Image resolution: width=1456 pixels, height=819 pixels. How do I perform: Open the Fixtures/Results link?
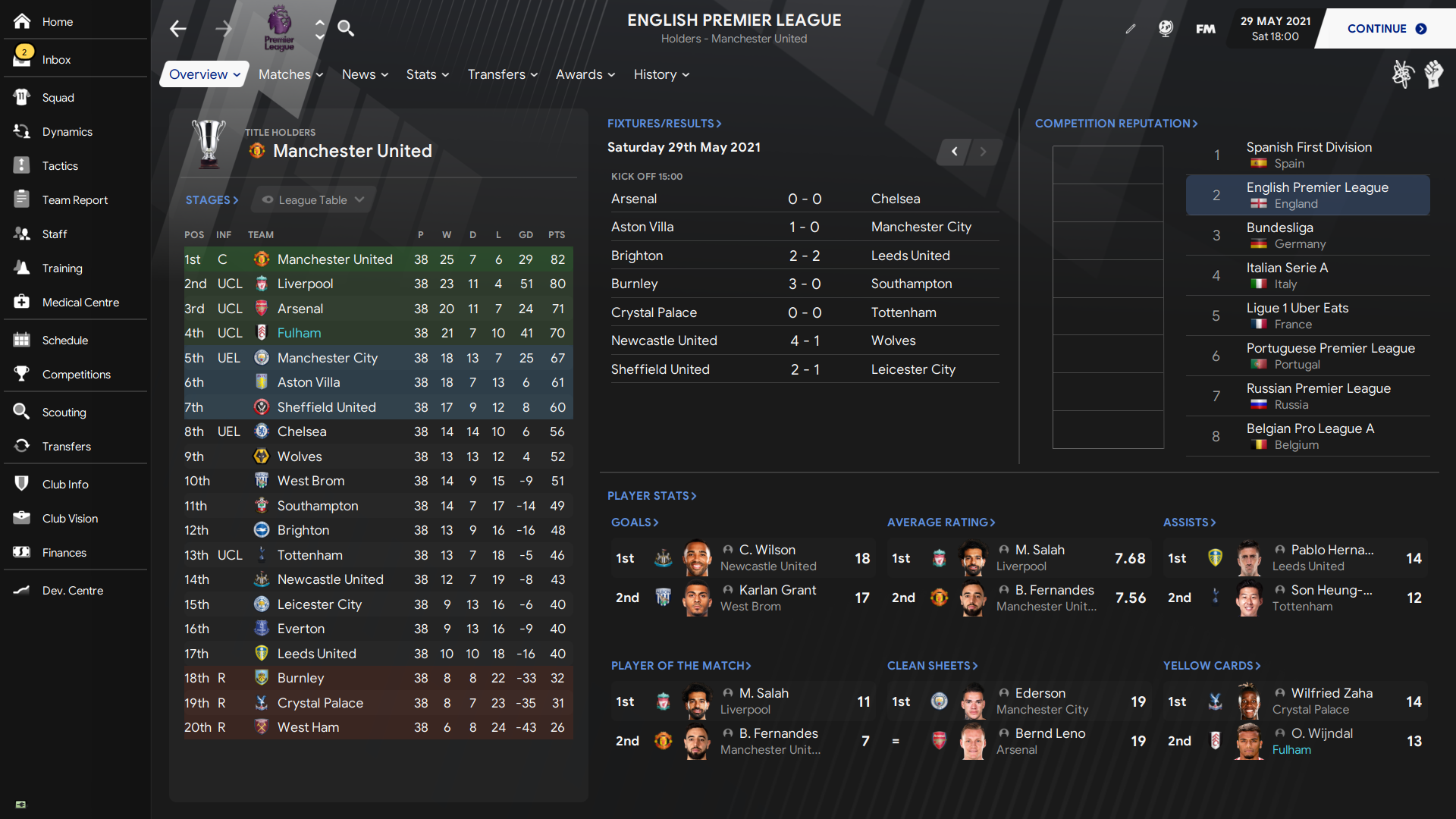pyautogui.click(x=664, y=124)
